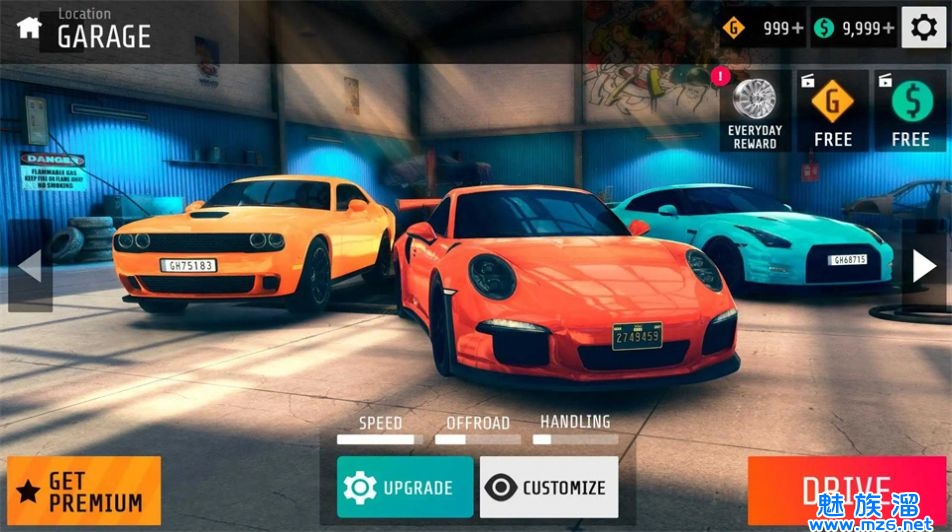This screenshot has width=952, height=532.
Task: Tap Get Premium offer
Action: (84, 491)
